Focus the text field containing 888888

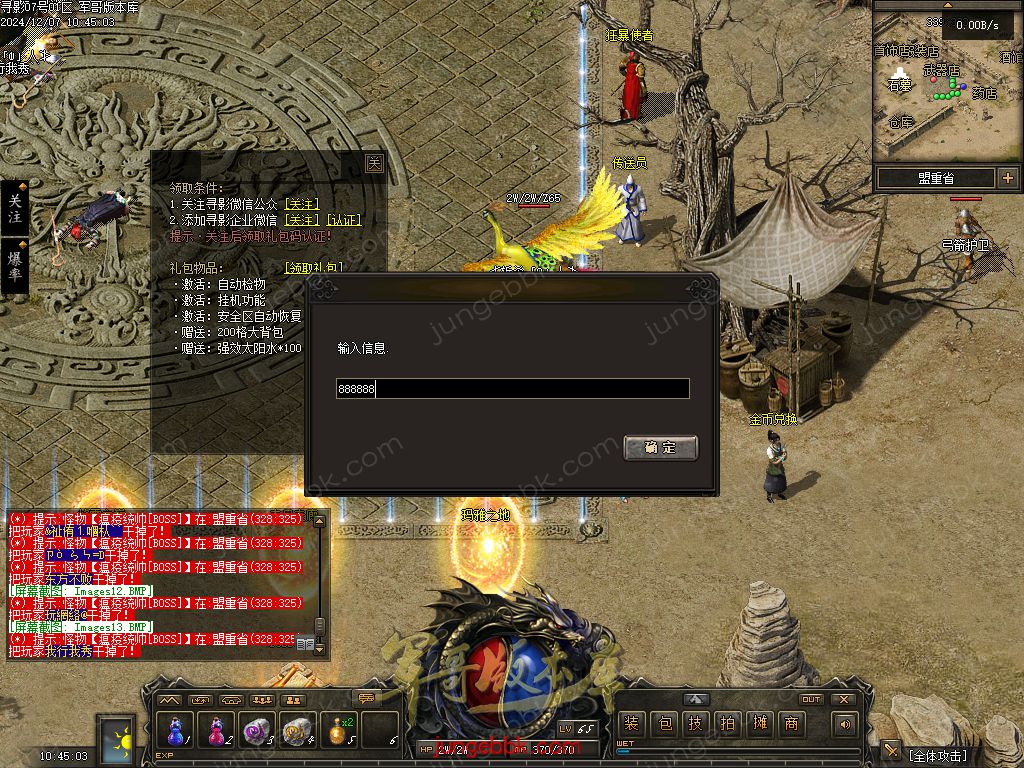coord(512,389)
